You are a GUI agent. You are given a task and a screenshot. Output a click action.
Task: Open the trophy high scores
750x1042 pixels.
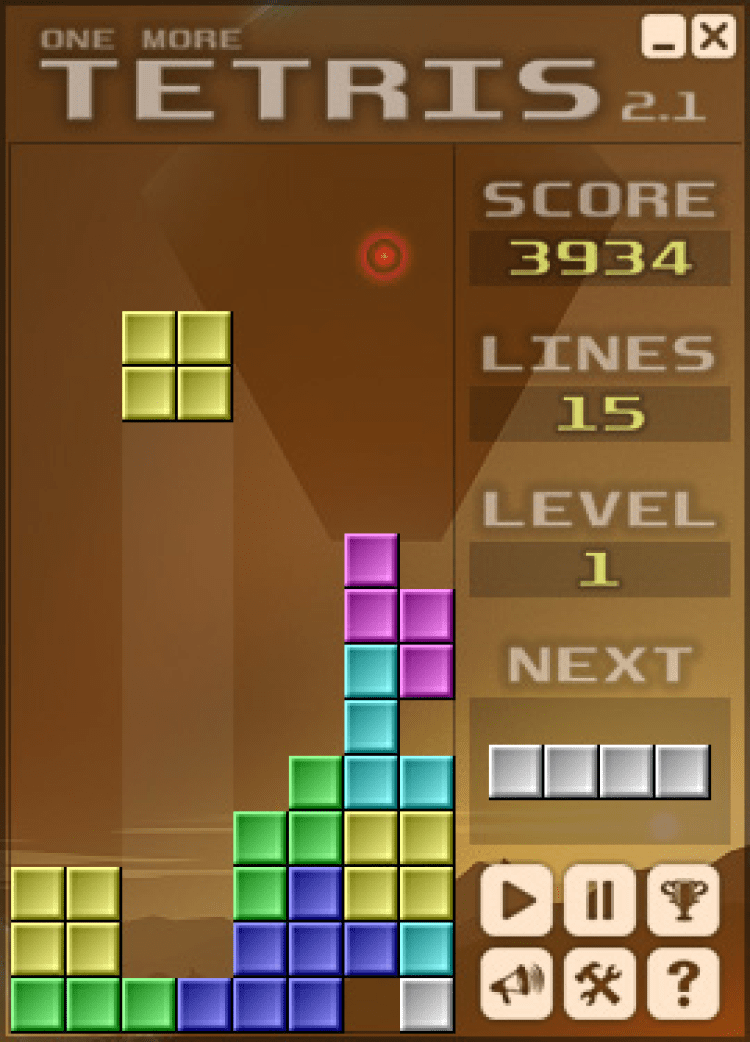684,900
